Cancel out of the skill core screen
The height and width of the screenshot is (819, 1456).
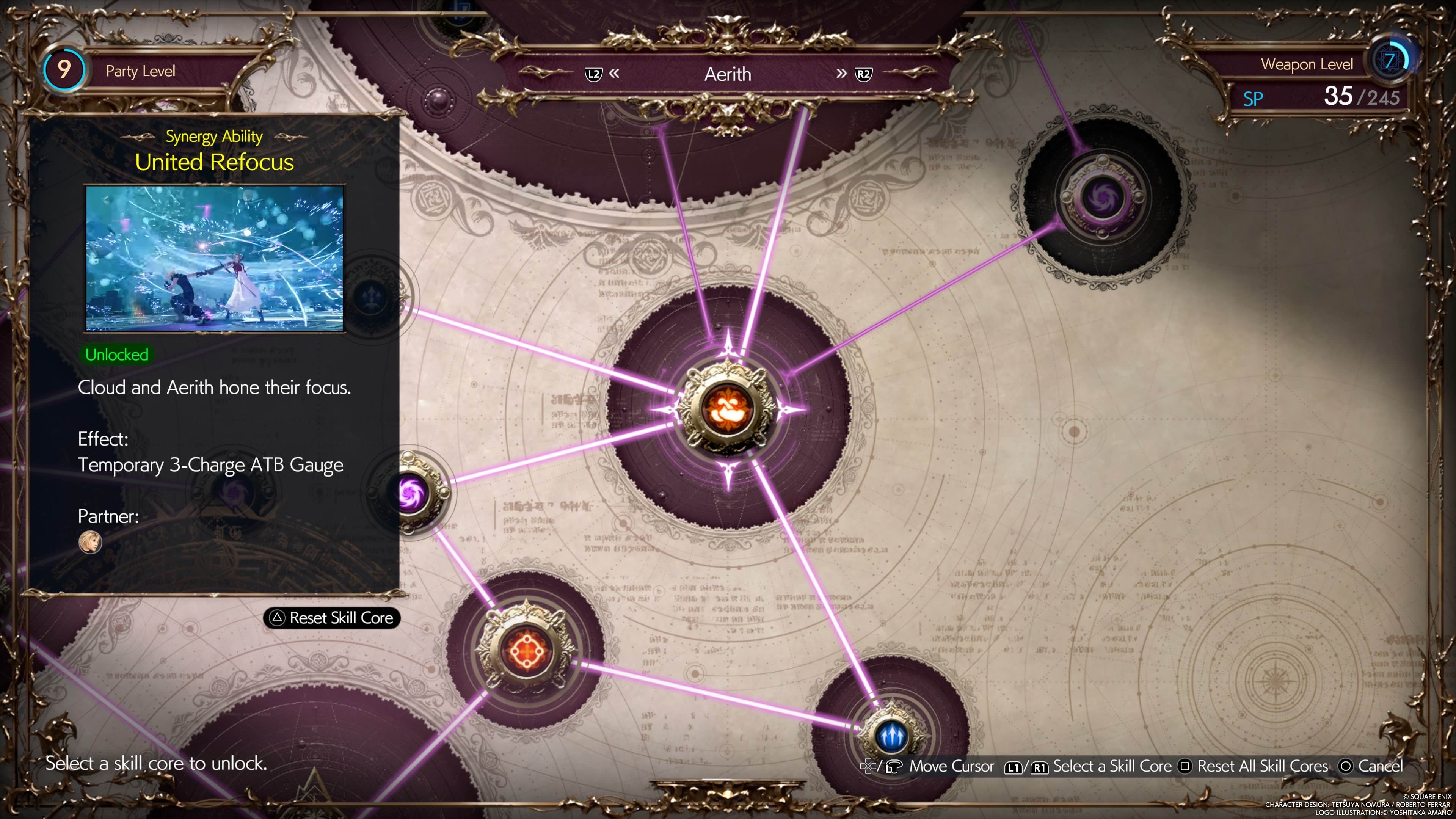click(1371, 766)
